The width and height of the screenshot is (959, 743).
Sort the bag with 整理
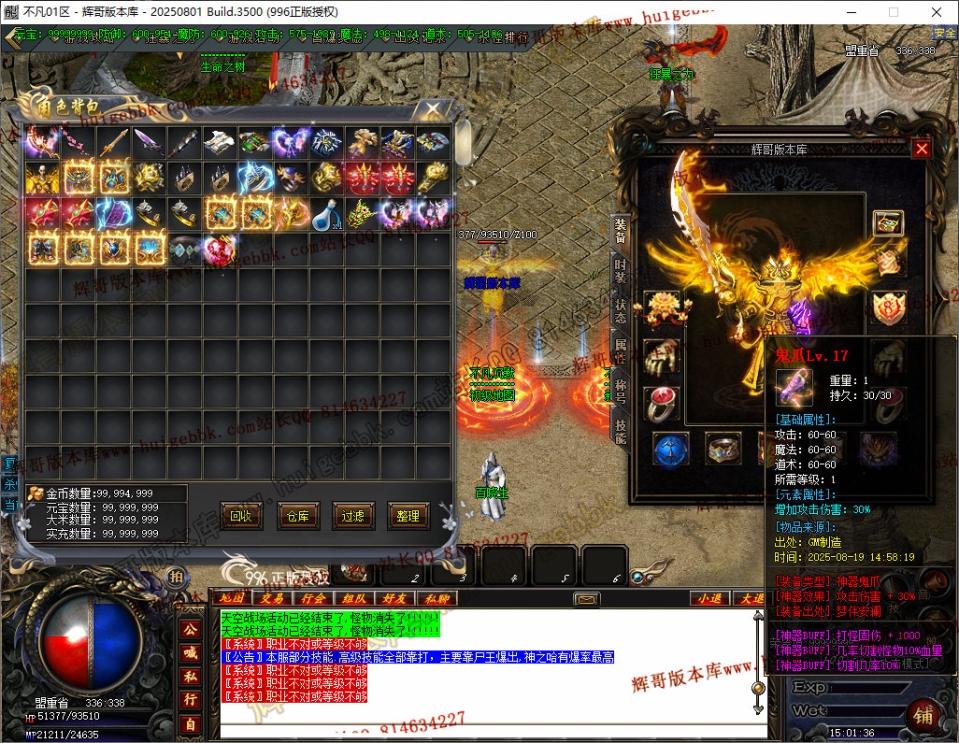pos(408,516)
